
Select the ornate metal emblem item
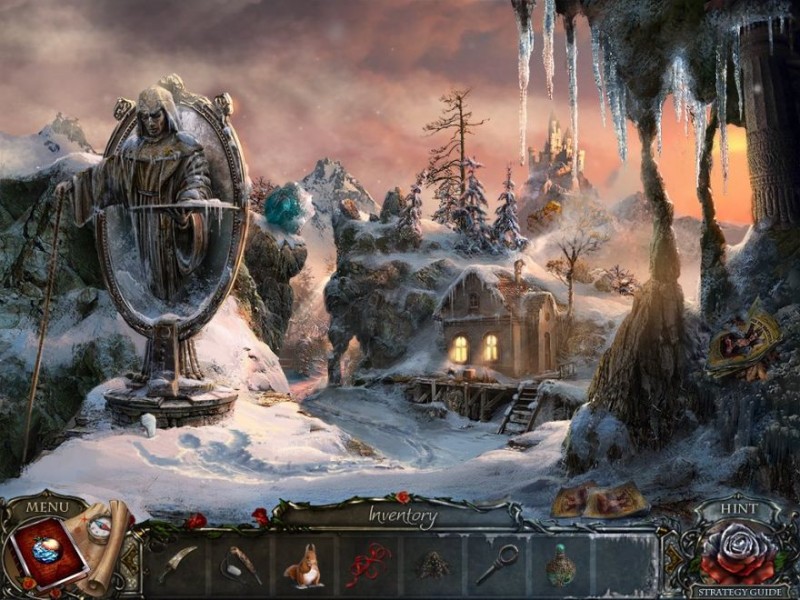pyautogui.click(x=432, y=566)
